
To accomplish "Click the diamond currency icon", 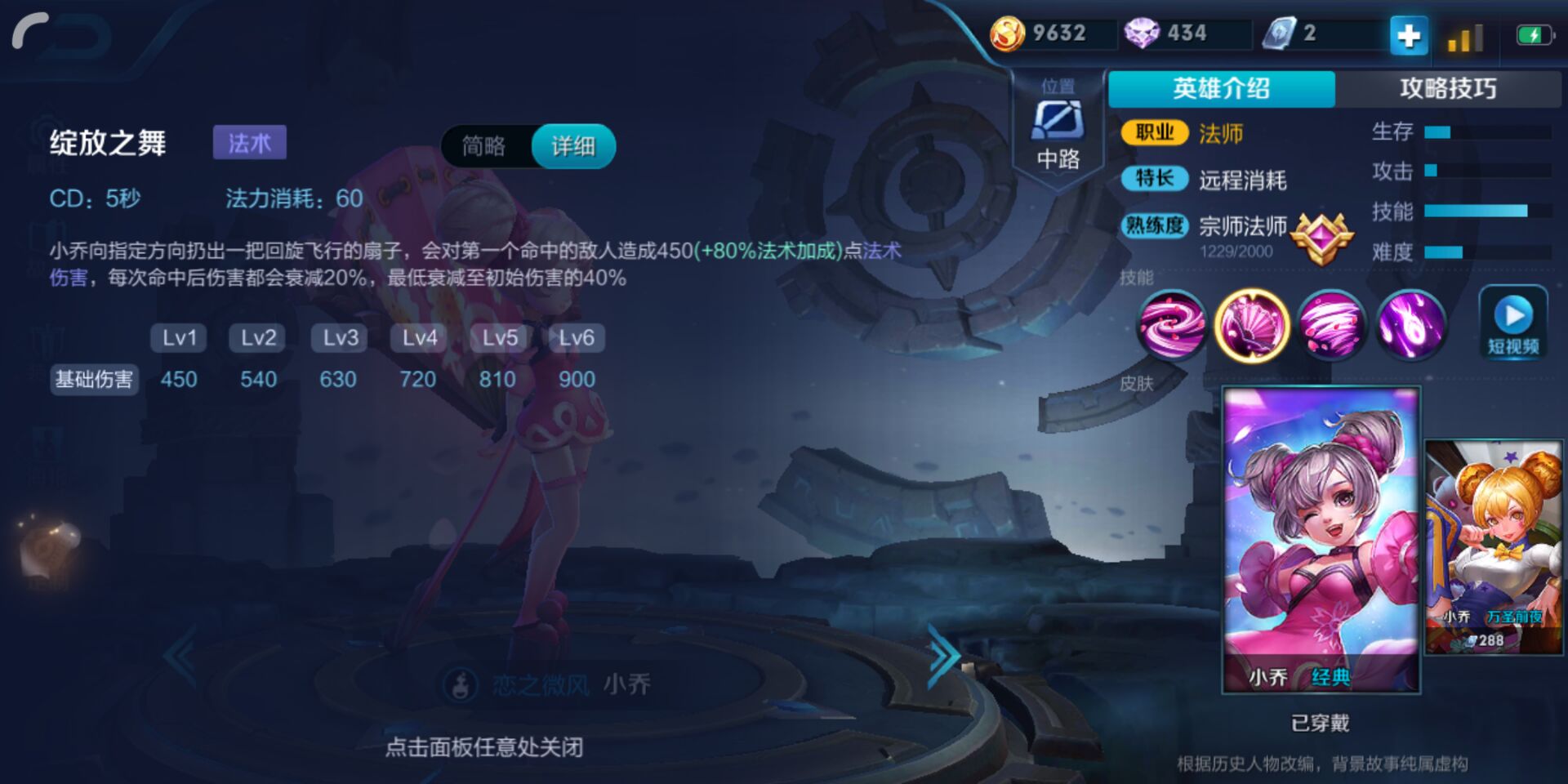I will 1143,33.
